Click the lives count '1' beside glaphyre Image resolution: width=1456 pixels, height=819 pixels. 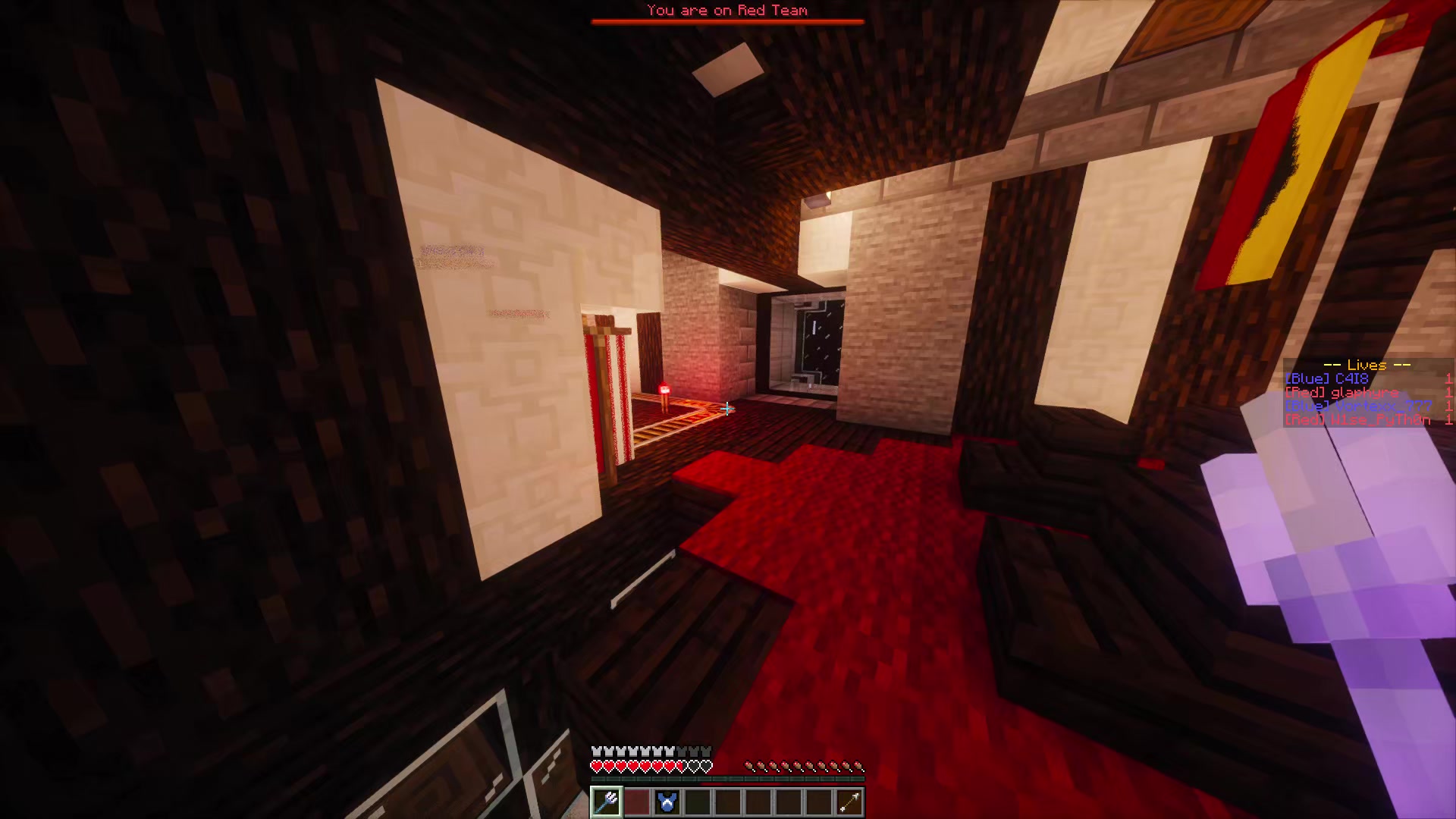(x=1451, y=393)
